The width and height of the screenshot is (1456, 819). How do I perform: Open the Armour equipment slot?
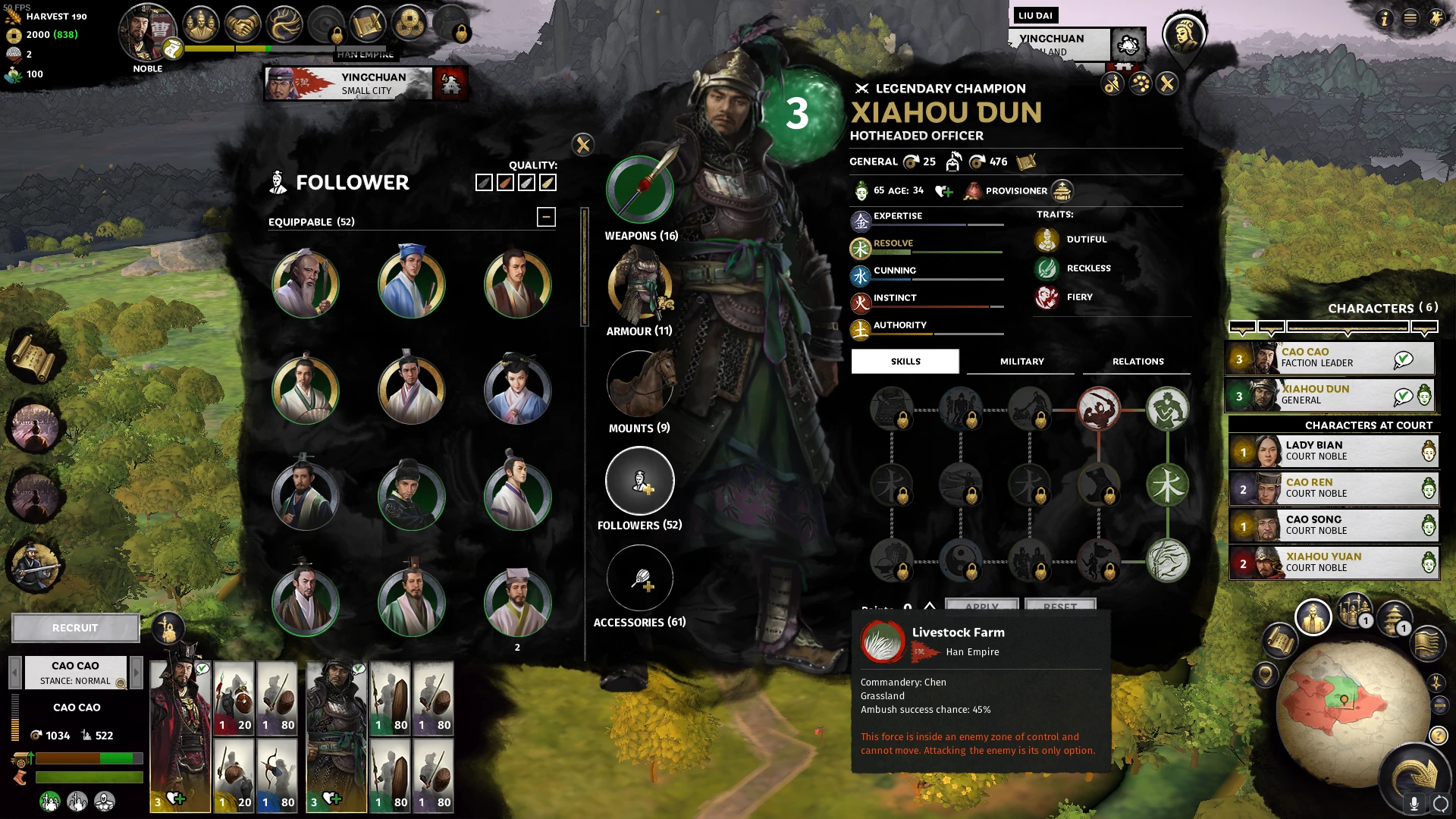(640, 287)
